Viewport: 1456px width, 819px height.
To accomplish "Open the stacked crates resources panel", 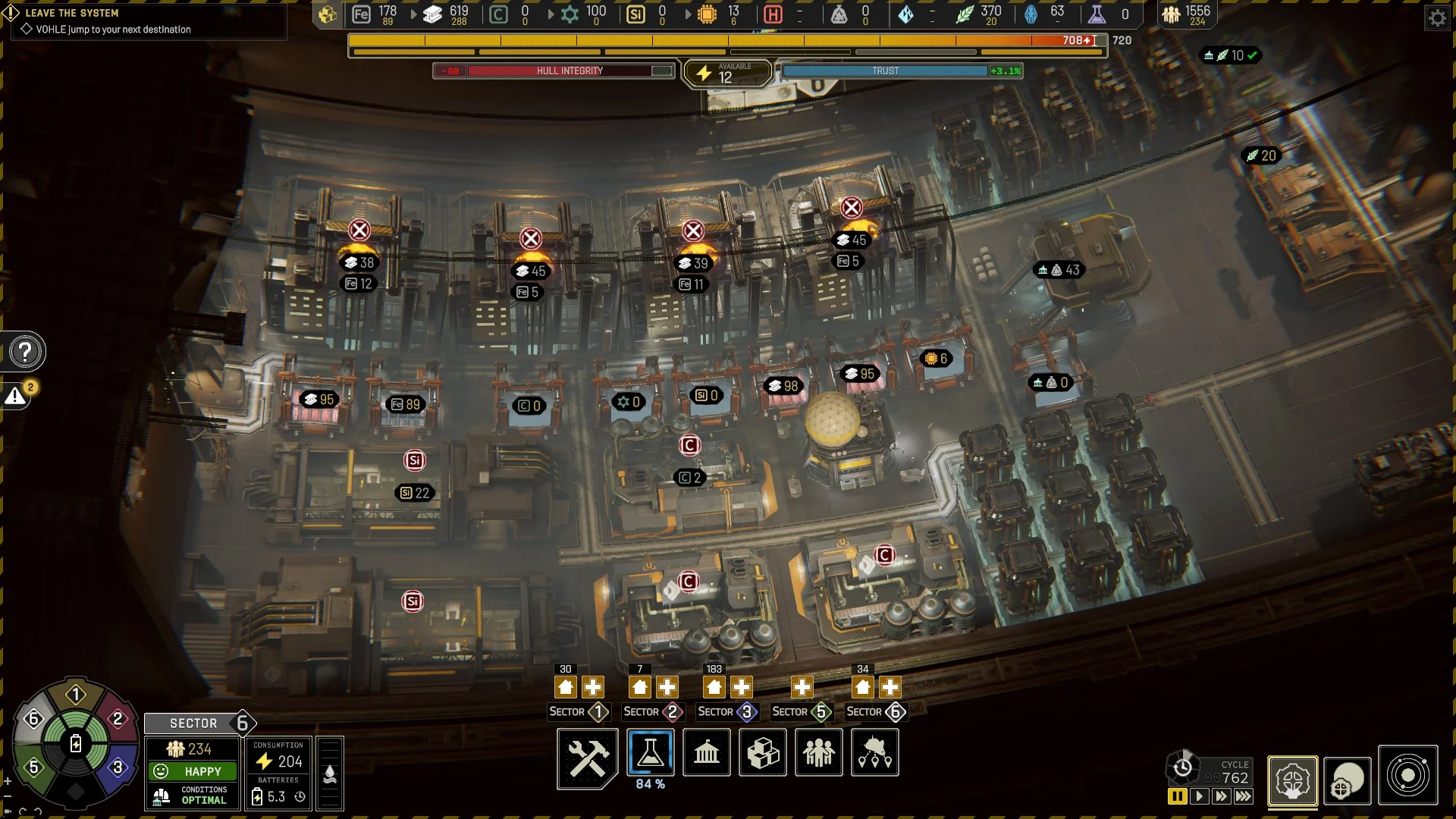I will (762, 752).
